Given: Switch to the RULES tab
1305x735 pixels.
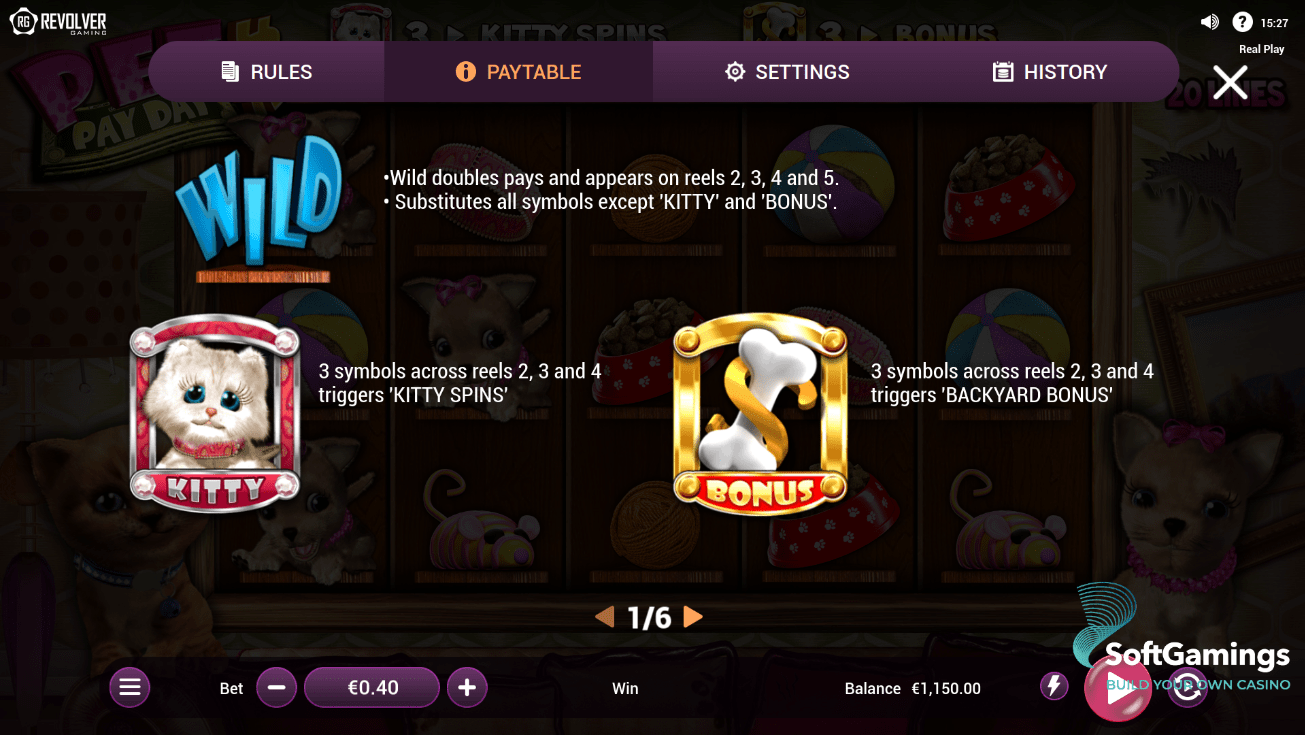Looking at the screenshot, I should click(x=266, y=71).
